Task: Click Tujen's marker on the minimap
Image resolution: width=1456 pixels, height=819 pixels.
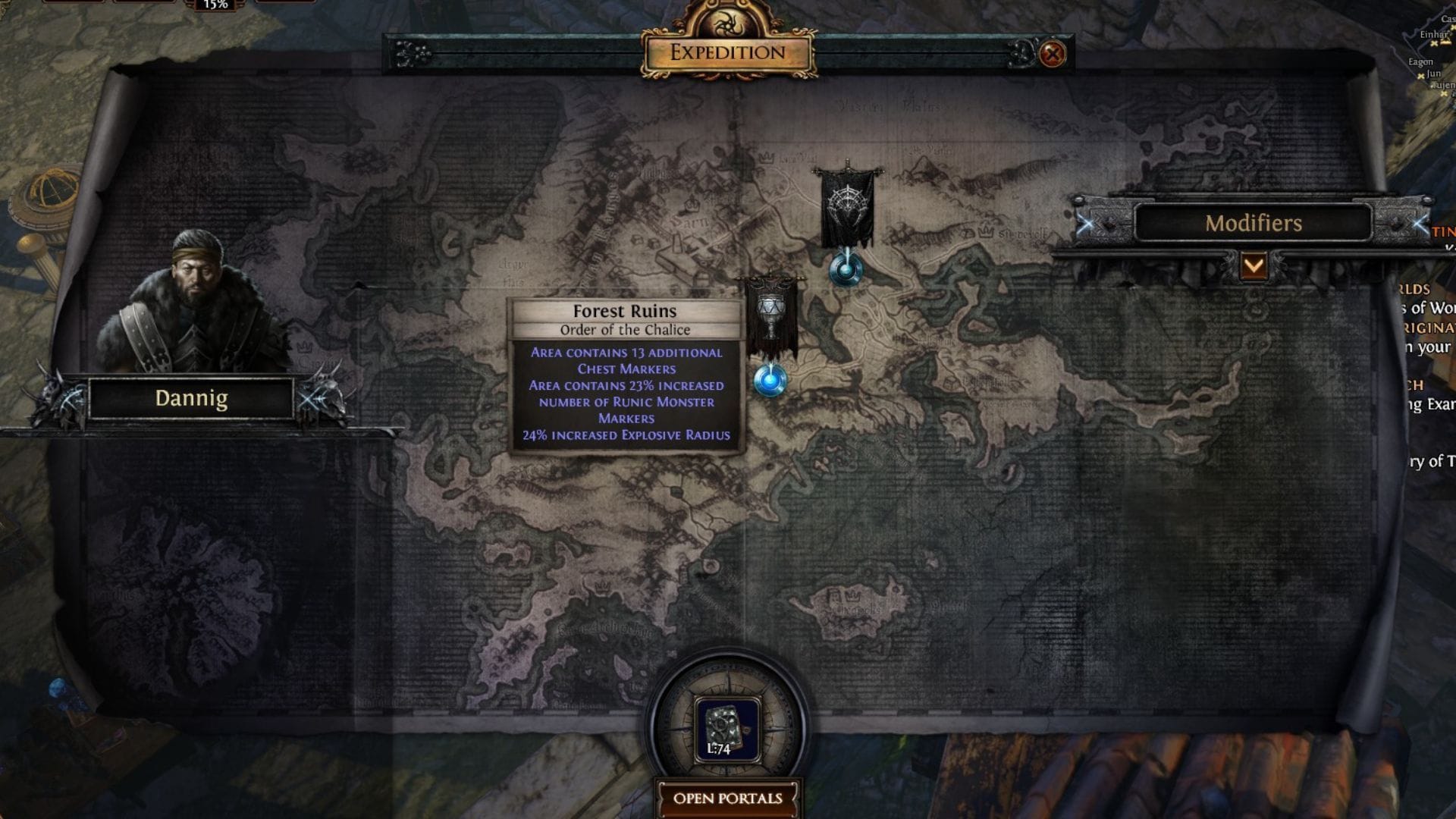Action: click(1443, 94)
